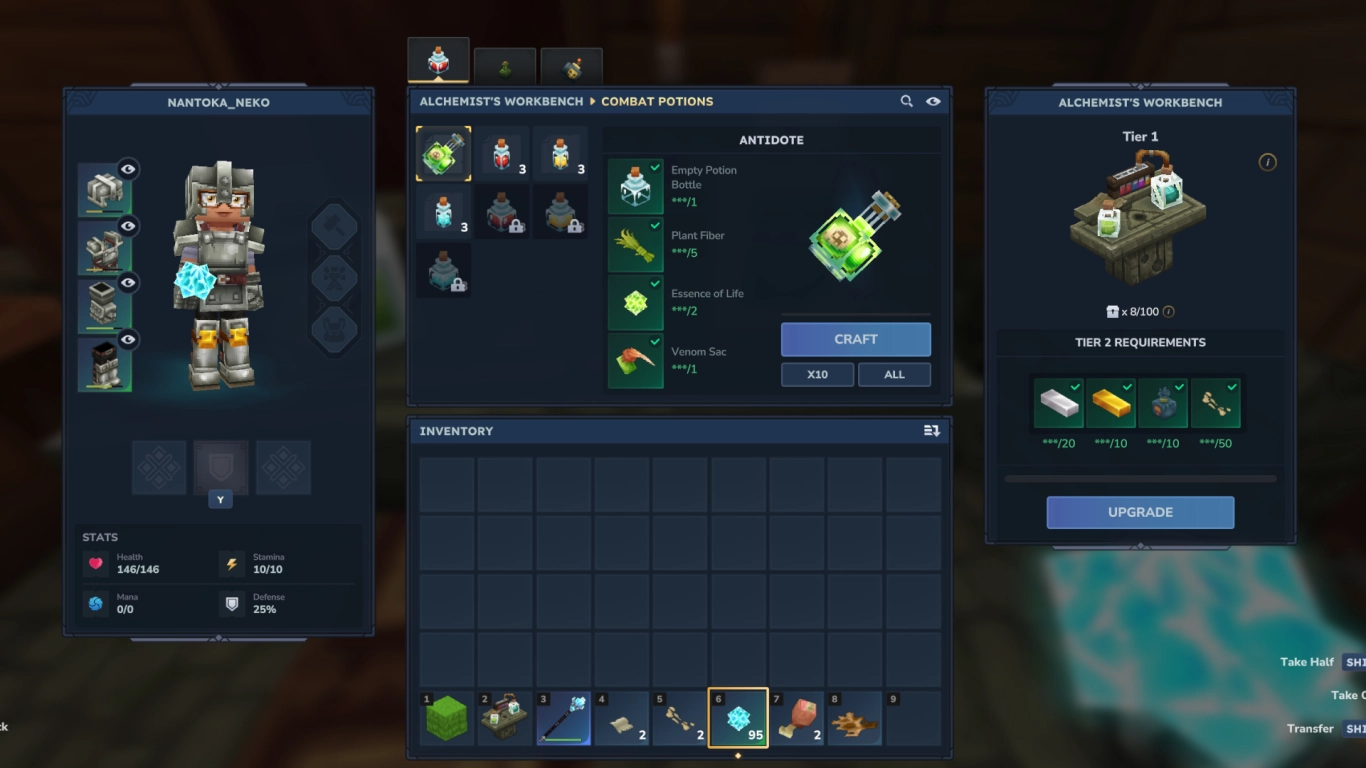Toggle visibility of the helmet armor piece
1366x768 pixels.
128,169
